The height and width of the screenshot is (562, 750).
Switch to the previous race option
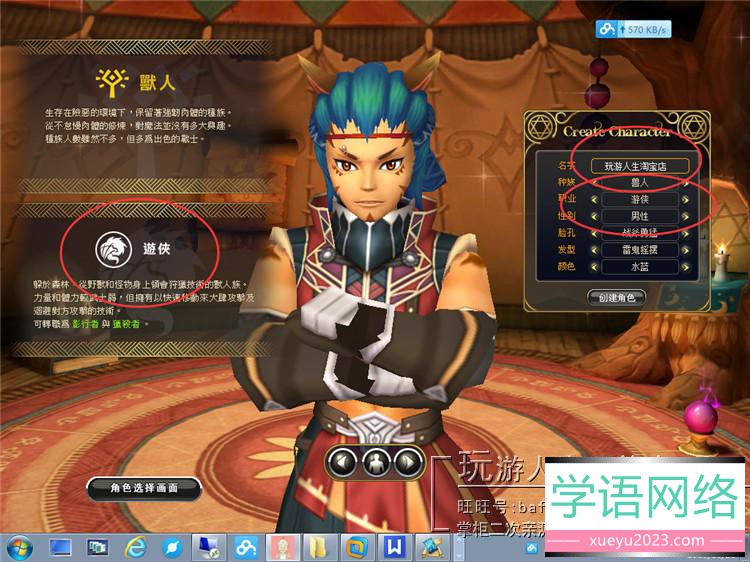pyautogui.click(x=595, y=182)
